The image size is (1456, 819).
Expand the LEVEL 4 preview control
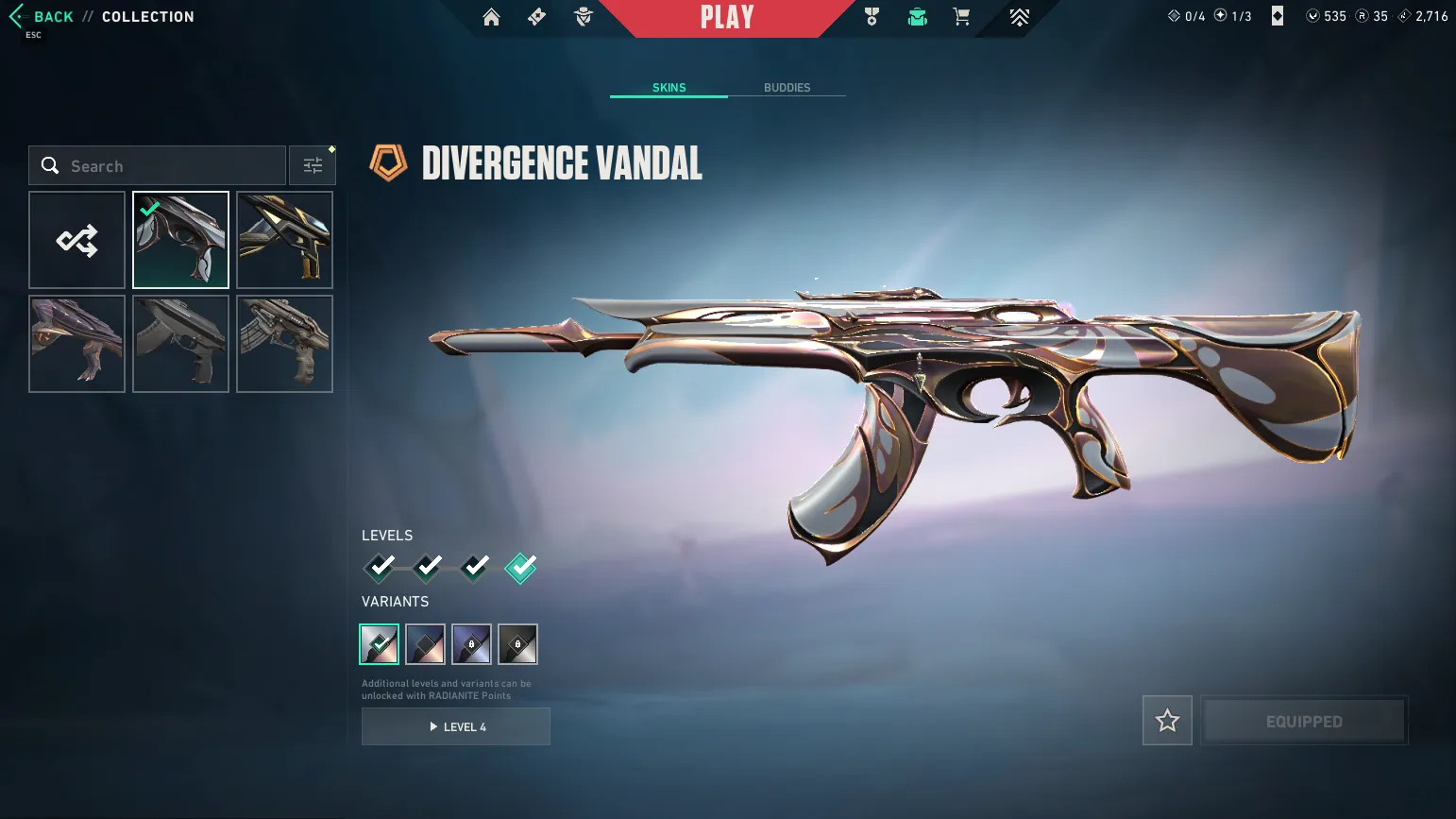tap(456, 726)
